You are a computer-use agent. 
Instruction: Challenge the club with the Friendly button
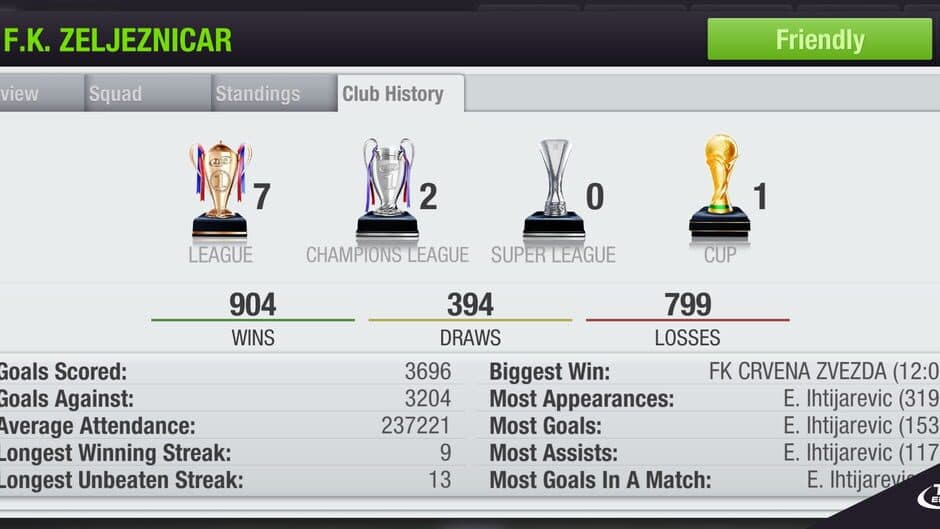[x=819, y=40]
